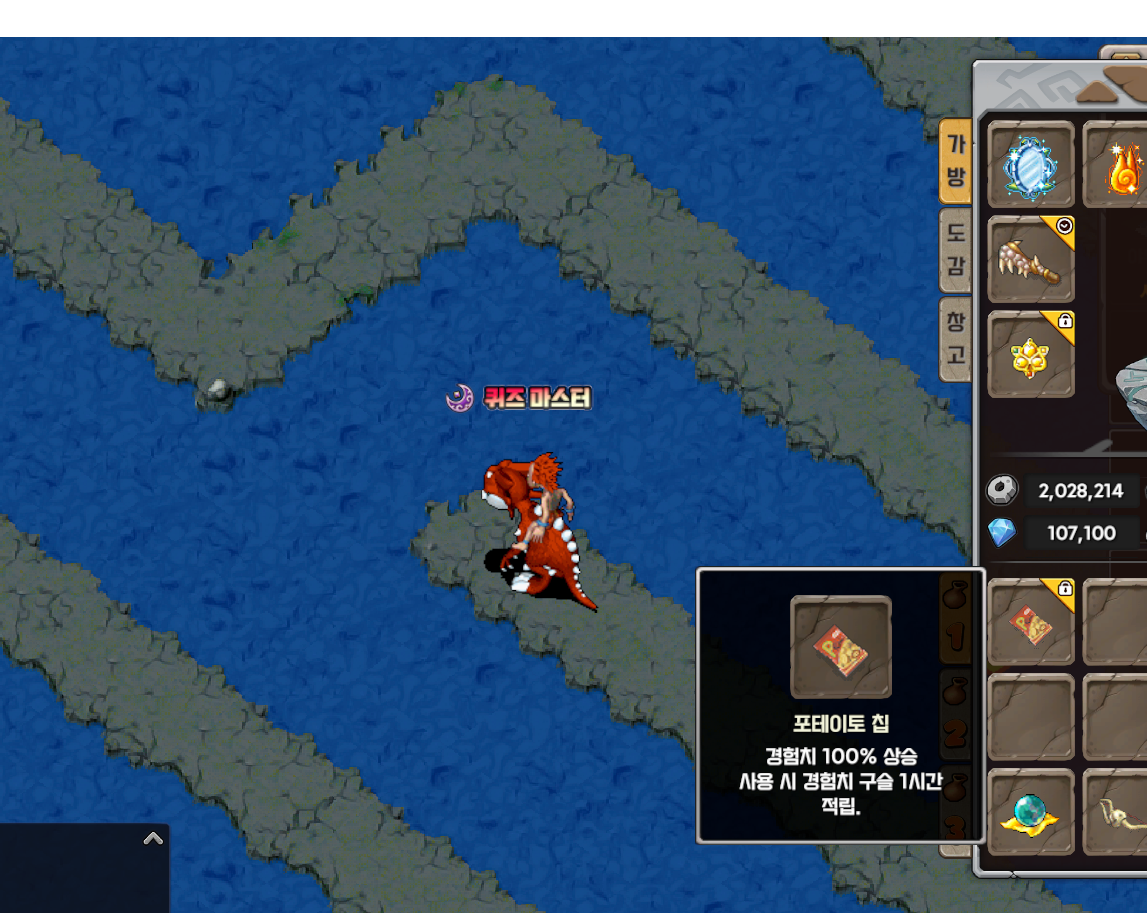Select the spiked bone club weapon slot

pos(1031,259)
